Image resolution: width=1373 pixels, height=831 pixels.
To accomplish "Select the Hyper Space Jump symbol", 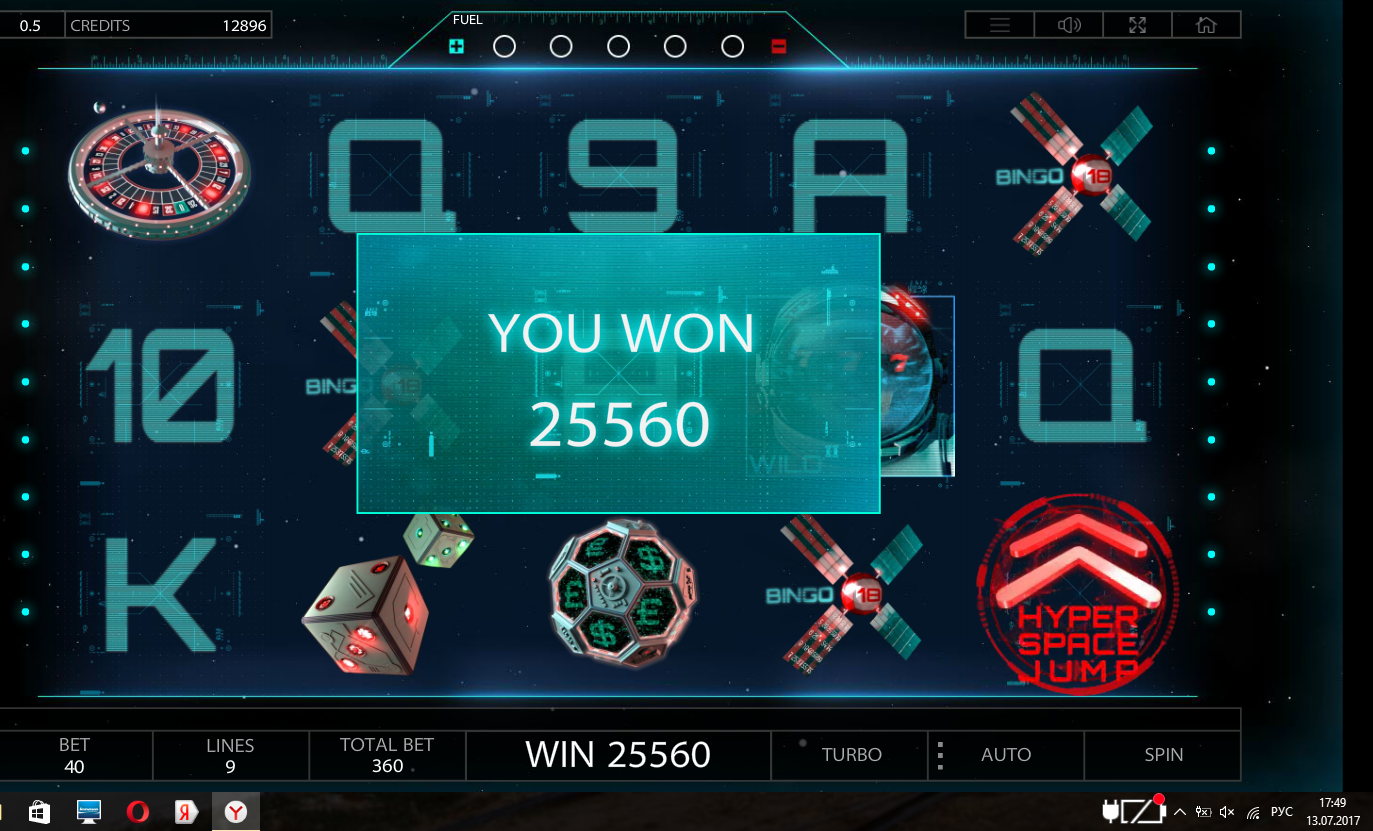I will pyautogui.click(x=1078, y=594).
